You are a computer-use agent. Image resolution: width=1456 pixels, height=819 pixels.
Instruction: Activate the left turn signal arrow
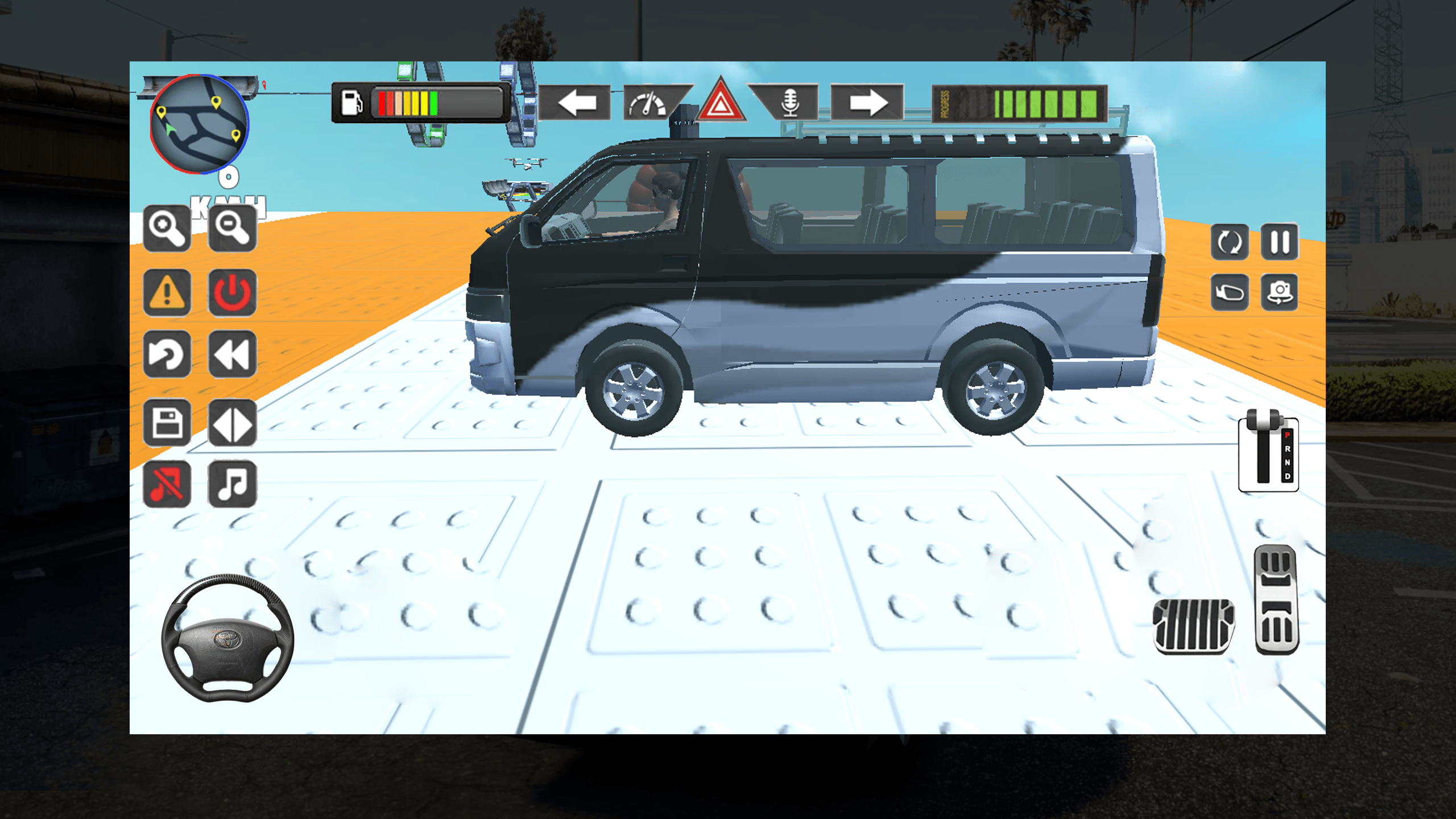(576, 103)
